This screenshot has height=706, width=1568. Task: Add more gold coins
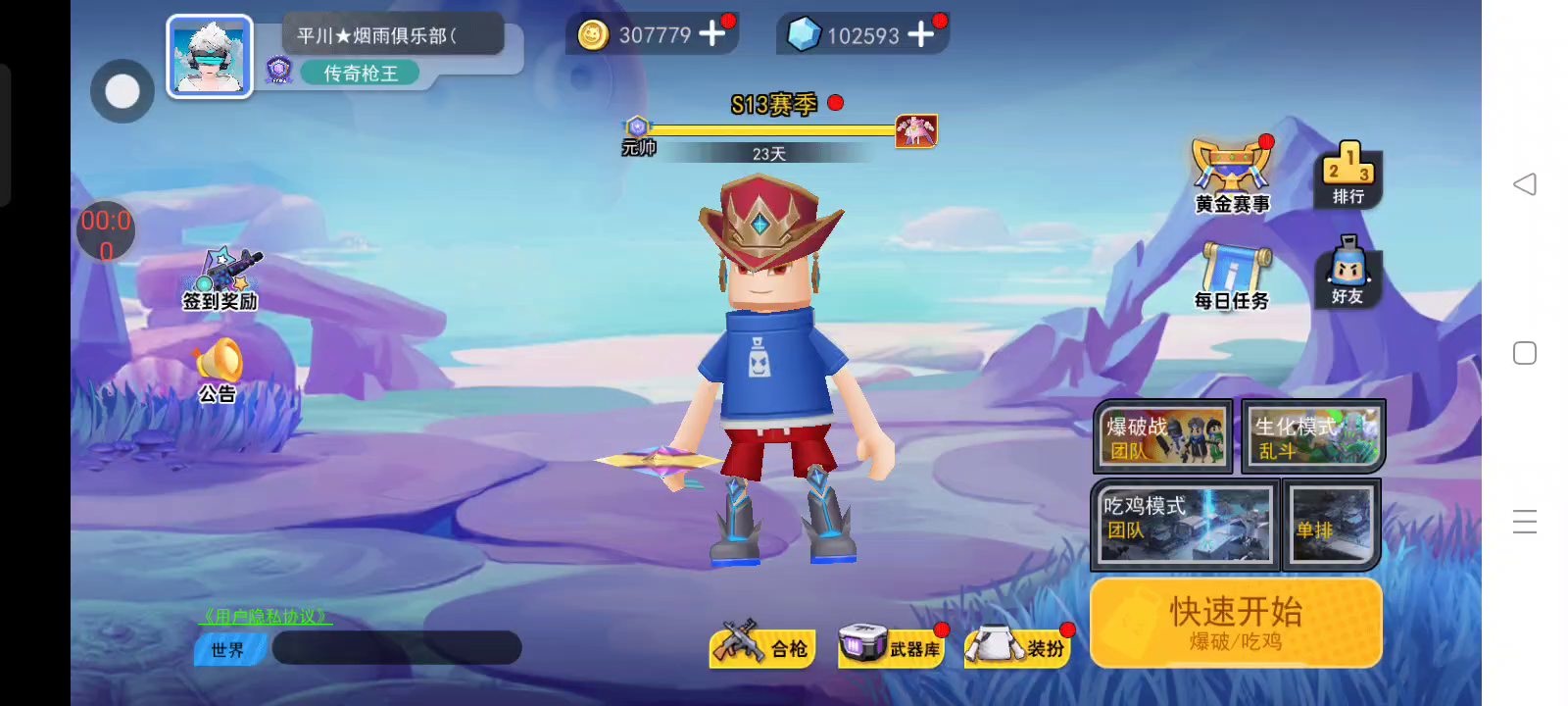(x=712, y=34)
